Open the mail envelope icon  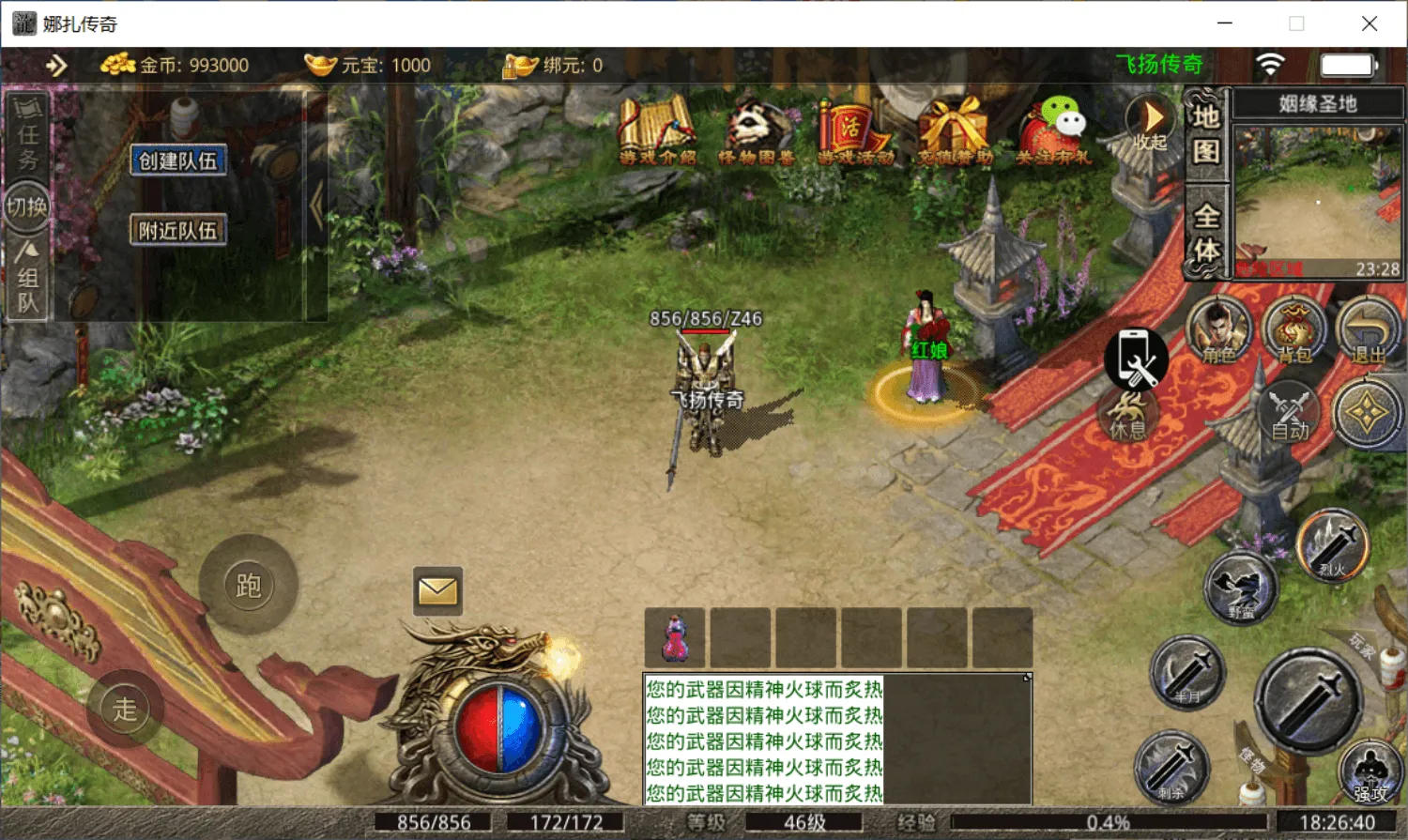tap(437, 591)
